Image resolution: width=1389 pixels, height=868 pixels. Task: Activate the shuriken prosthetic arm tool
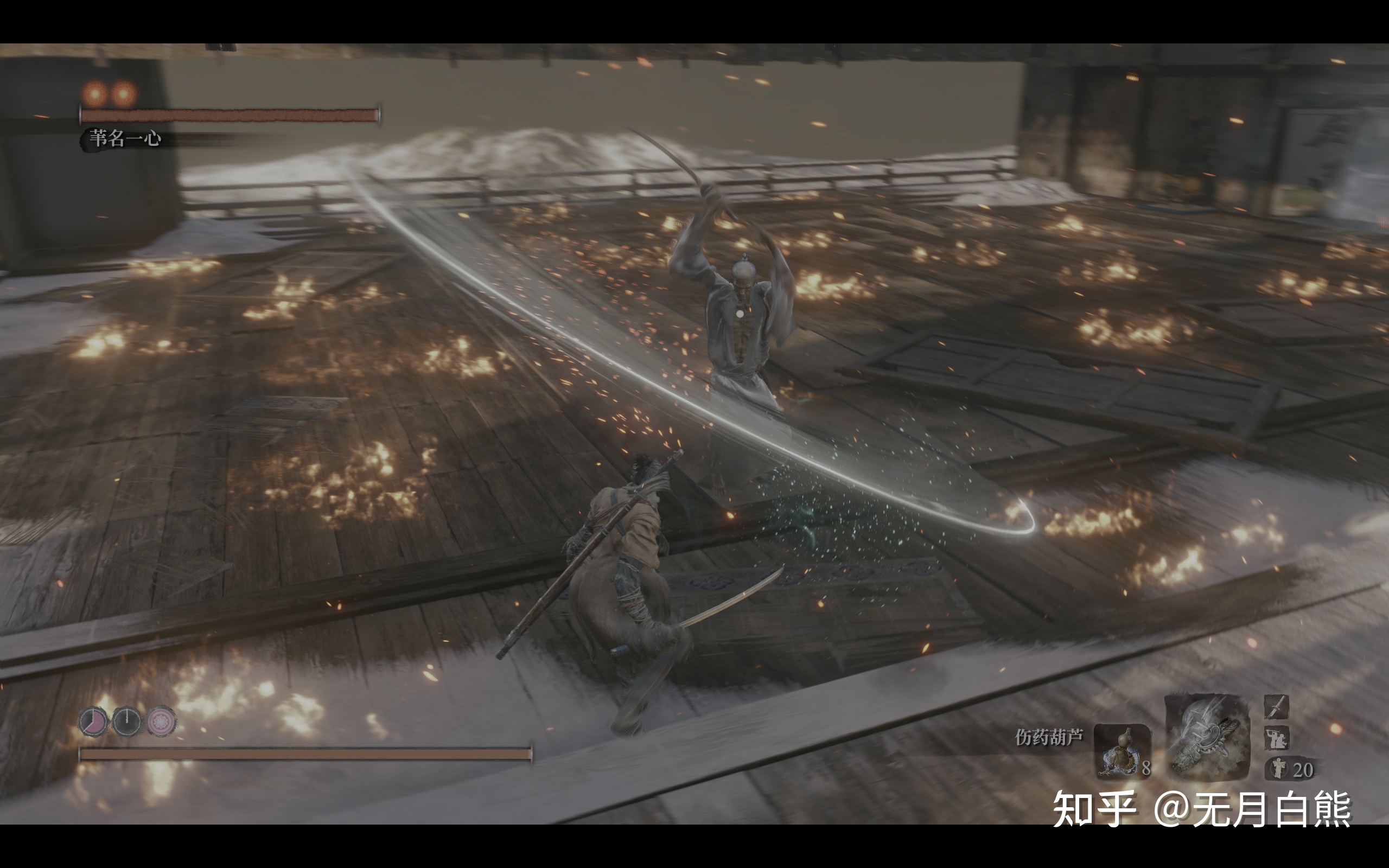pos(1207,737)
